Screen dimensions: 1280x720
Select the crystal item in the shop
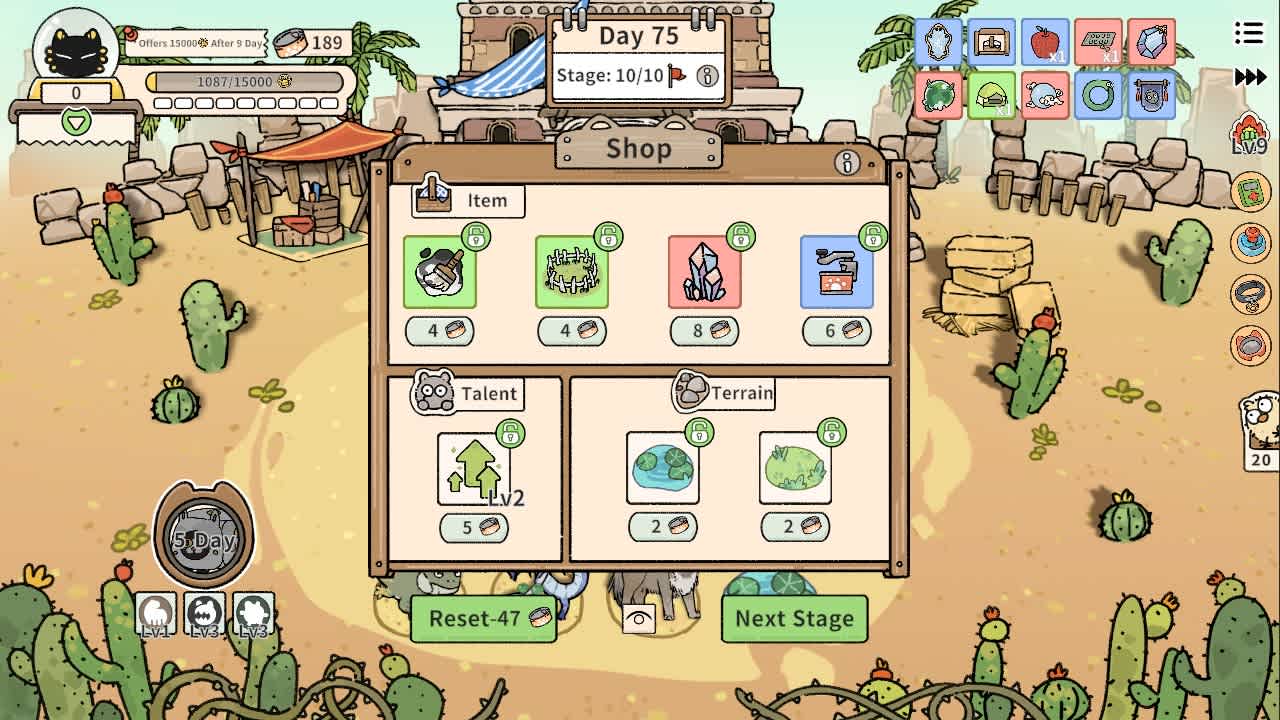pyautogui.click(x=704, y=270)
